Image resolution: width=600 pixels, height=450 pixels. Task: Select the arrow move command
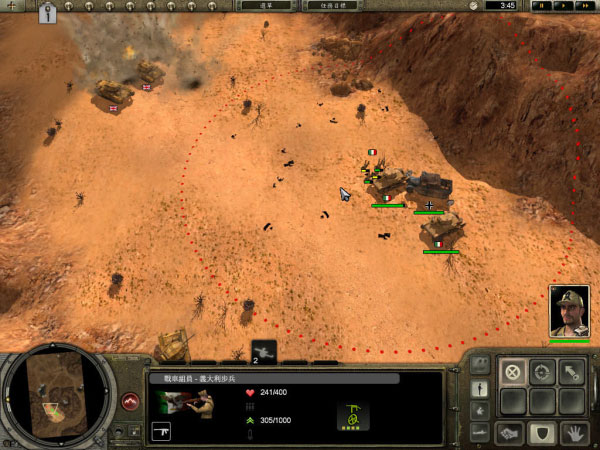tap(574, 372)
